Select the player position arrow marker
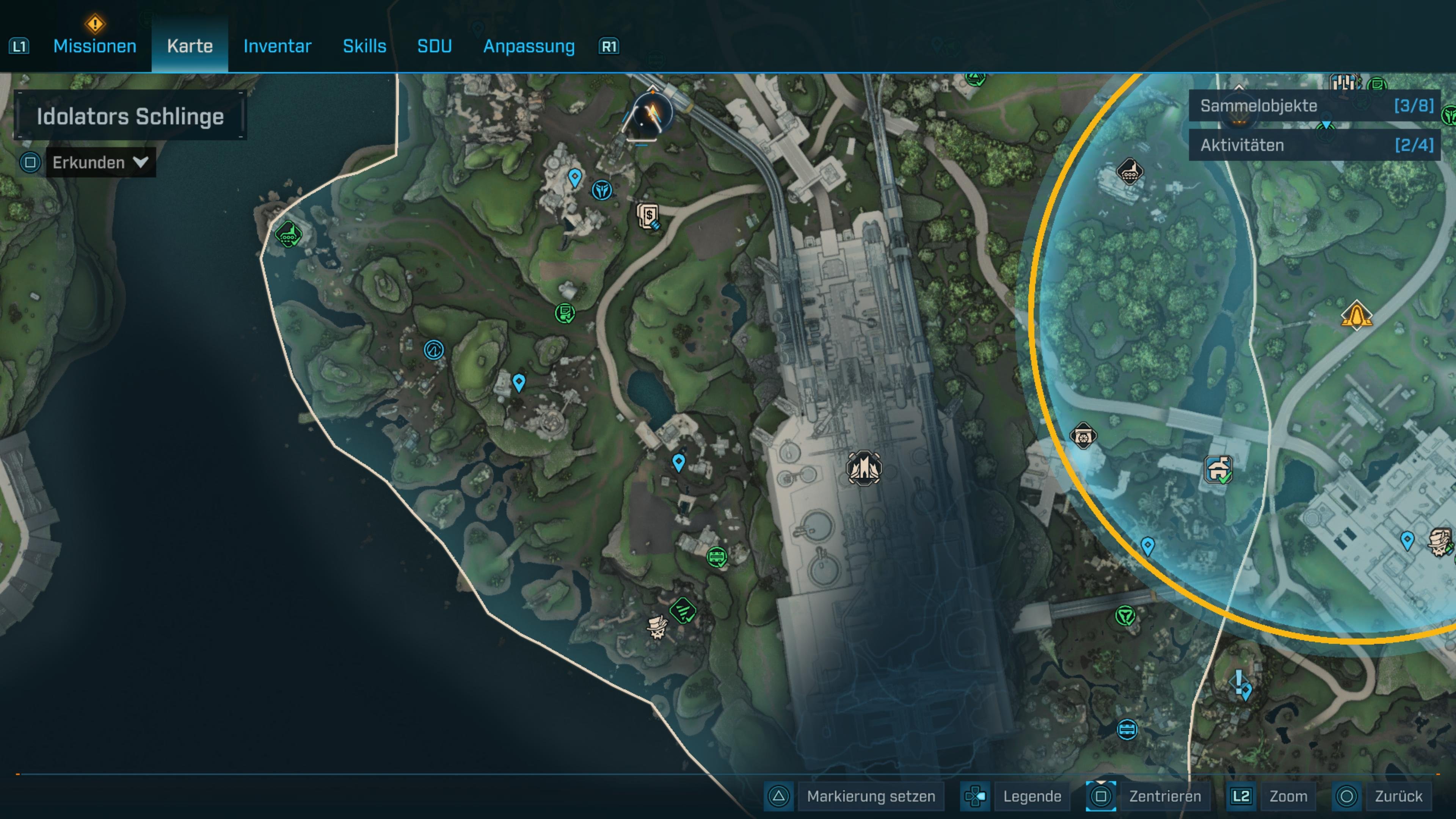 [652, 113]
